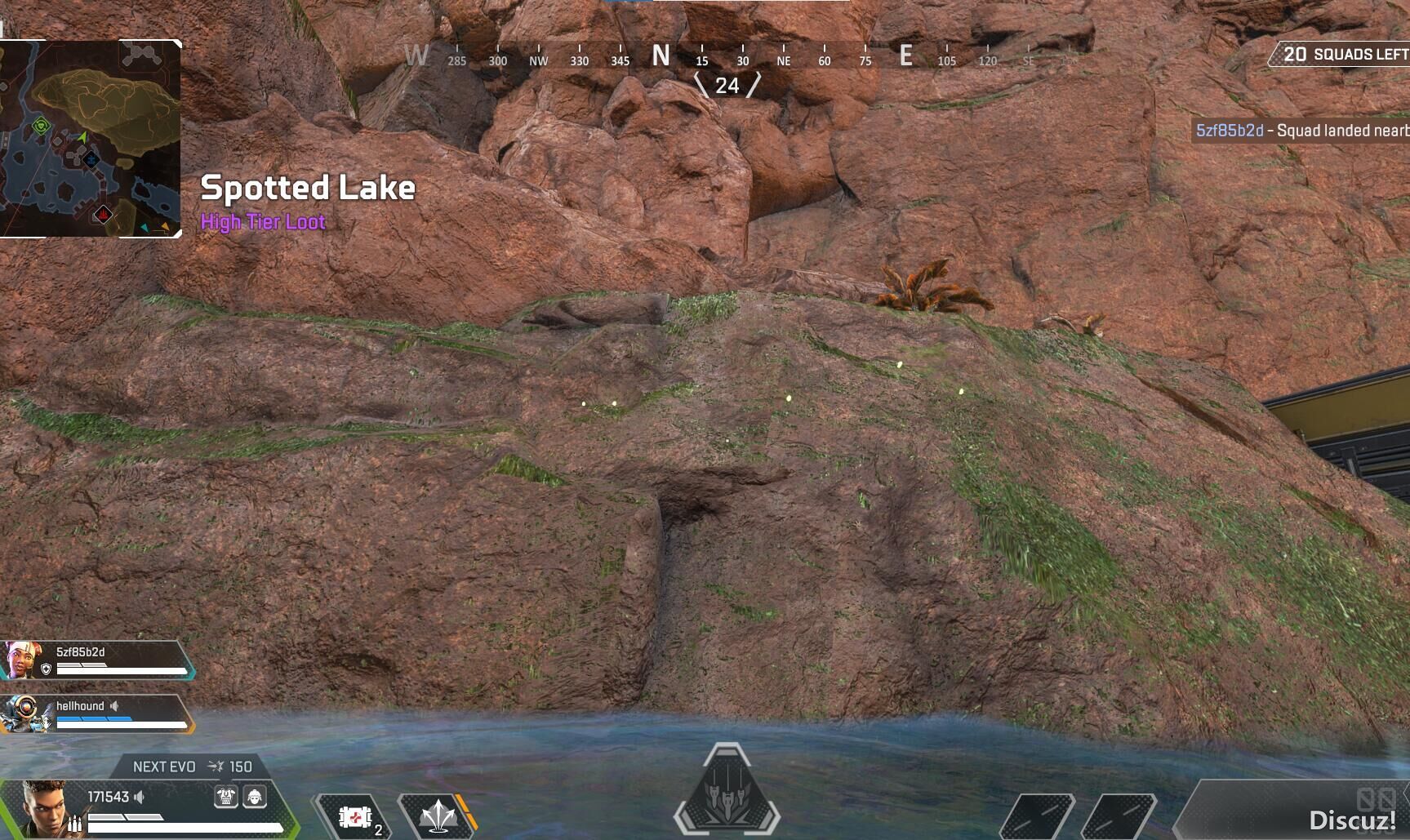Click your own player card 171543

[x=147, y=808]
